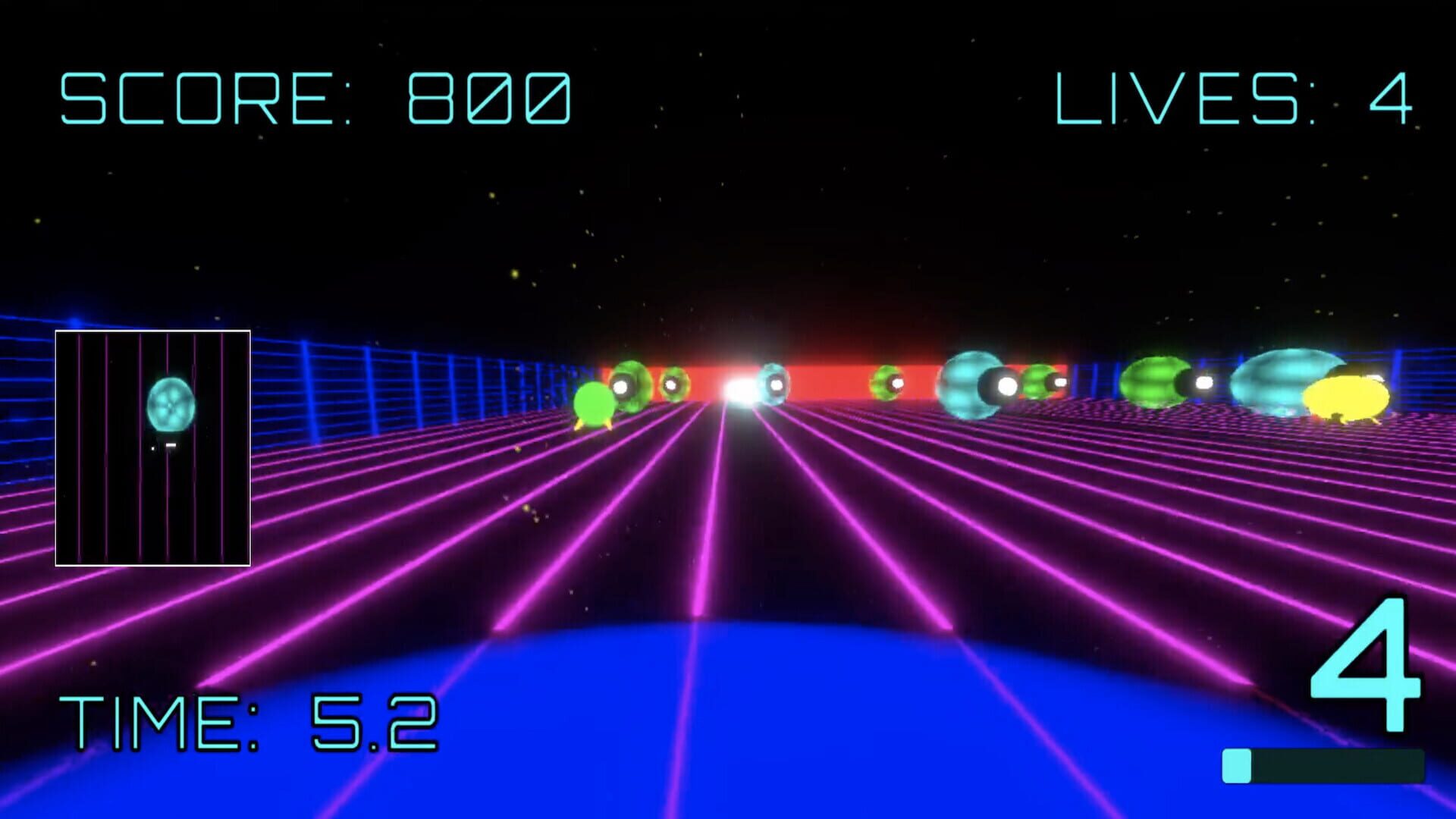Click the cyan boss blob on the minimap
This screenshot has height=819, width=1456.
pyautogui.click(x=172, y=405)
